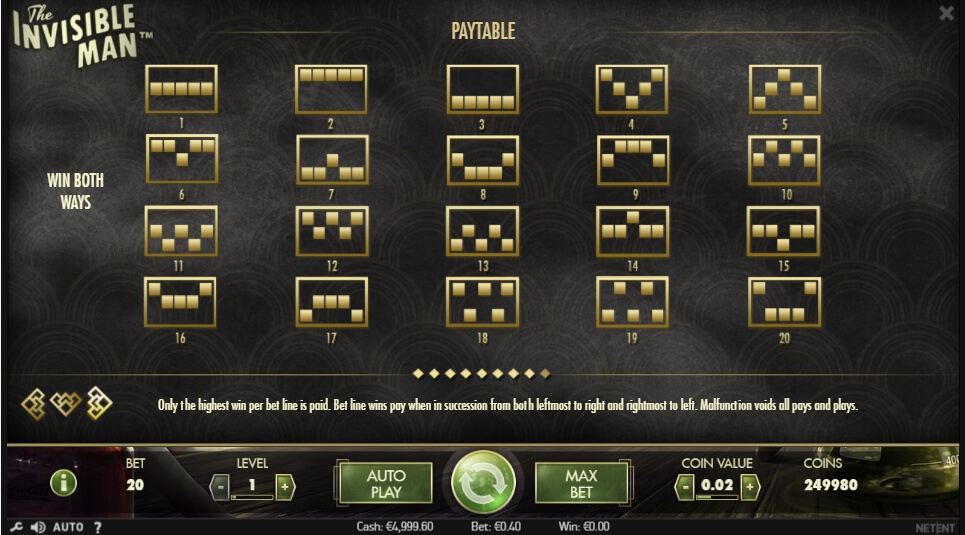Spin the reels with the round button

(x=483, y=484)
